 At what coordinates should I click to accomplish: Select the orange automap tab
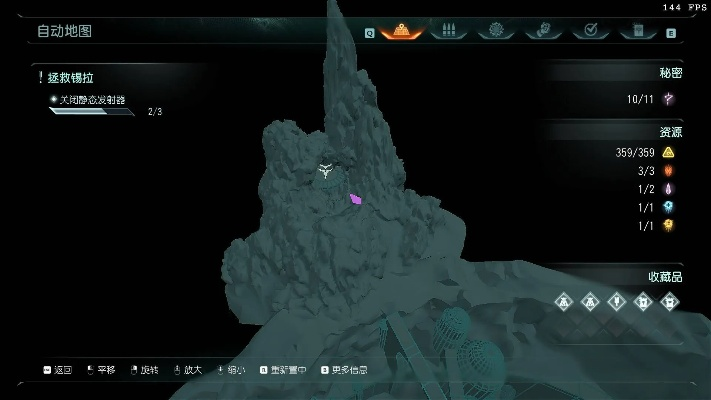pyautogui.click(x=401, y=31)
